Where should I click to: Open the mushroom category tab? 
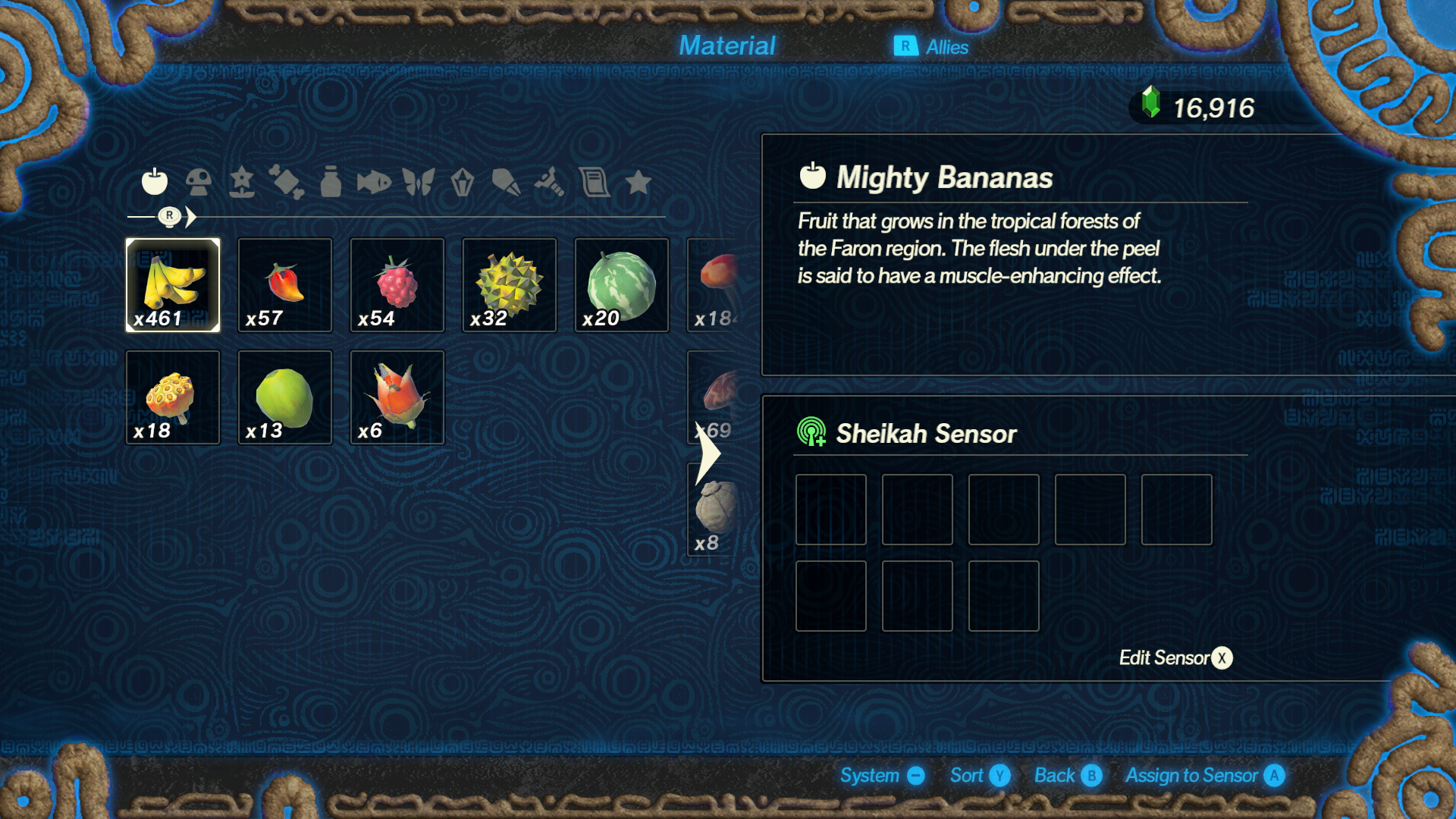tap(199, 182)
